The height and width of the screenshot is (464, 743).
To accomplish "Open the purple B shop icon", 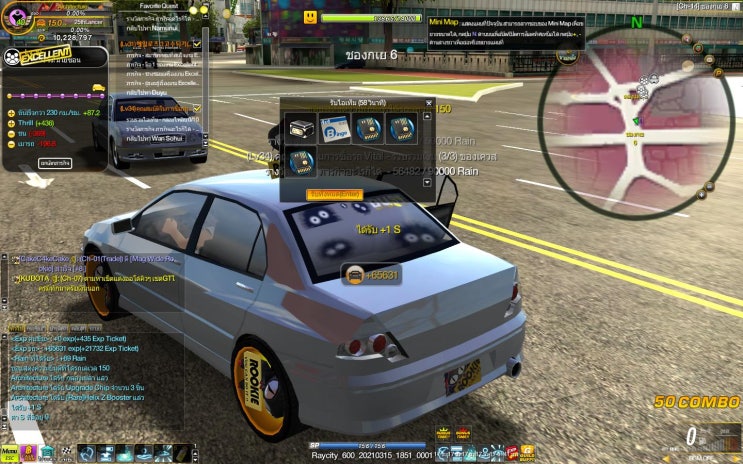I will coord(29,454).
